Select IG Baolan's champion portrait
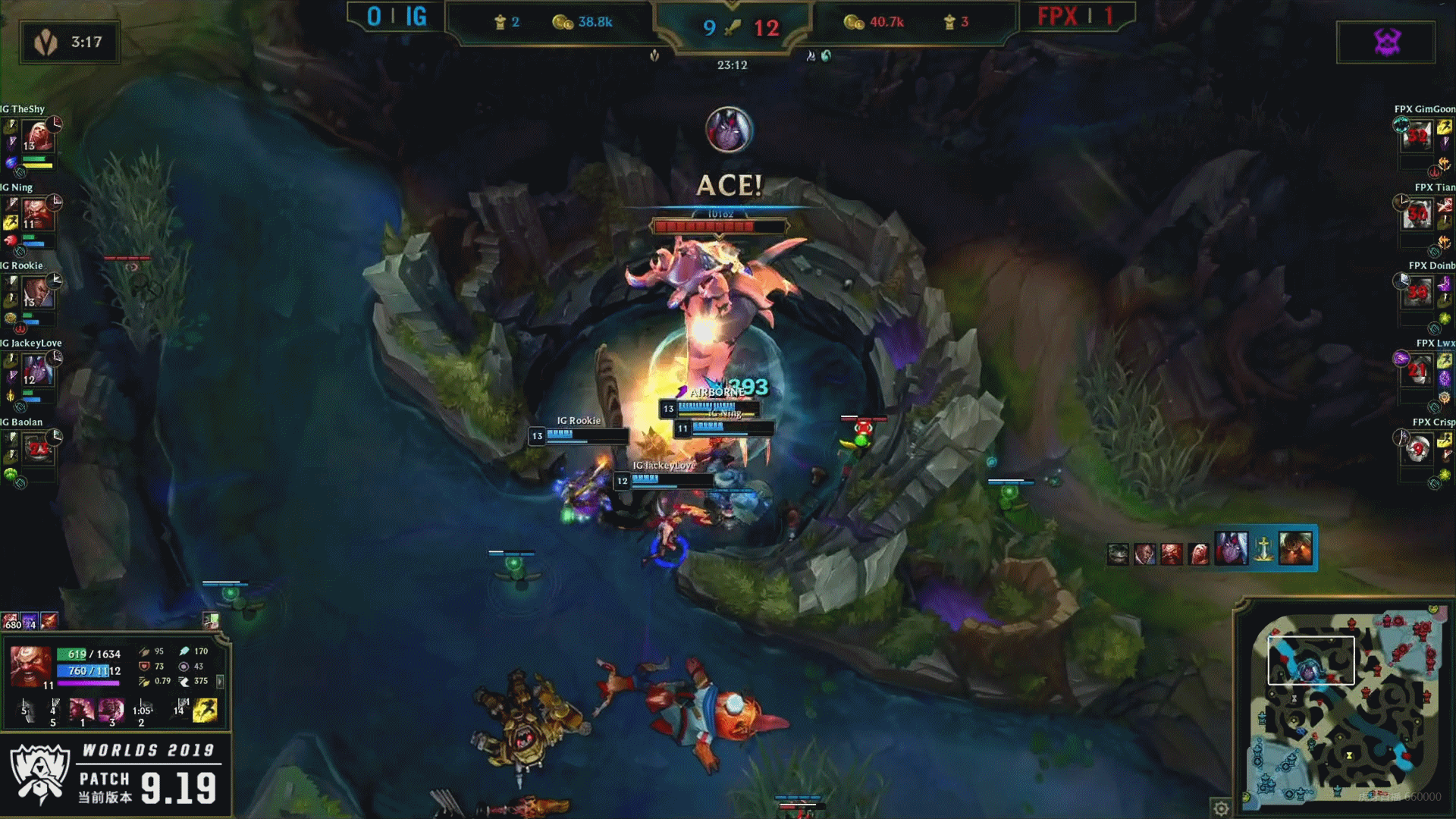The image size is (1456, 819). click(x=37, y=450)
